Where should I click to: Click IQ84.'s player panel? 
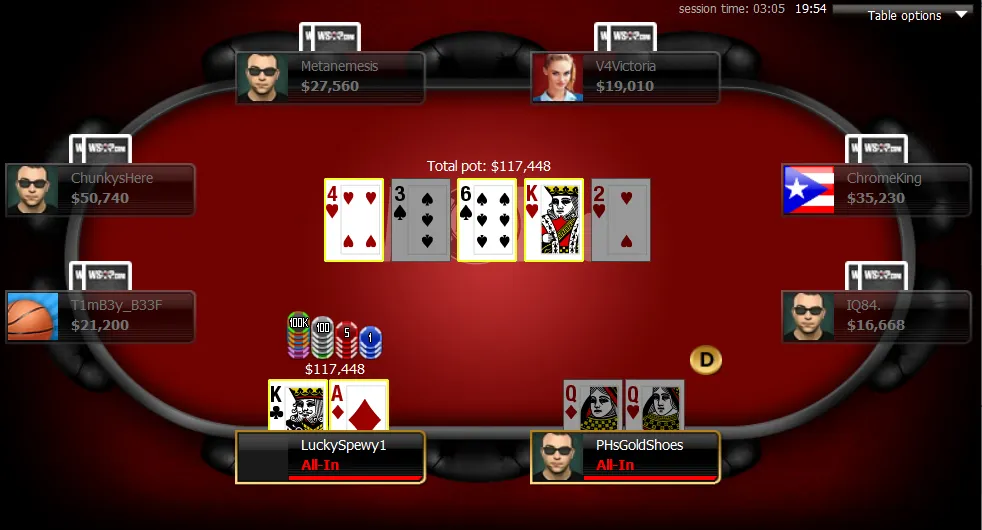tap(876, 316)
